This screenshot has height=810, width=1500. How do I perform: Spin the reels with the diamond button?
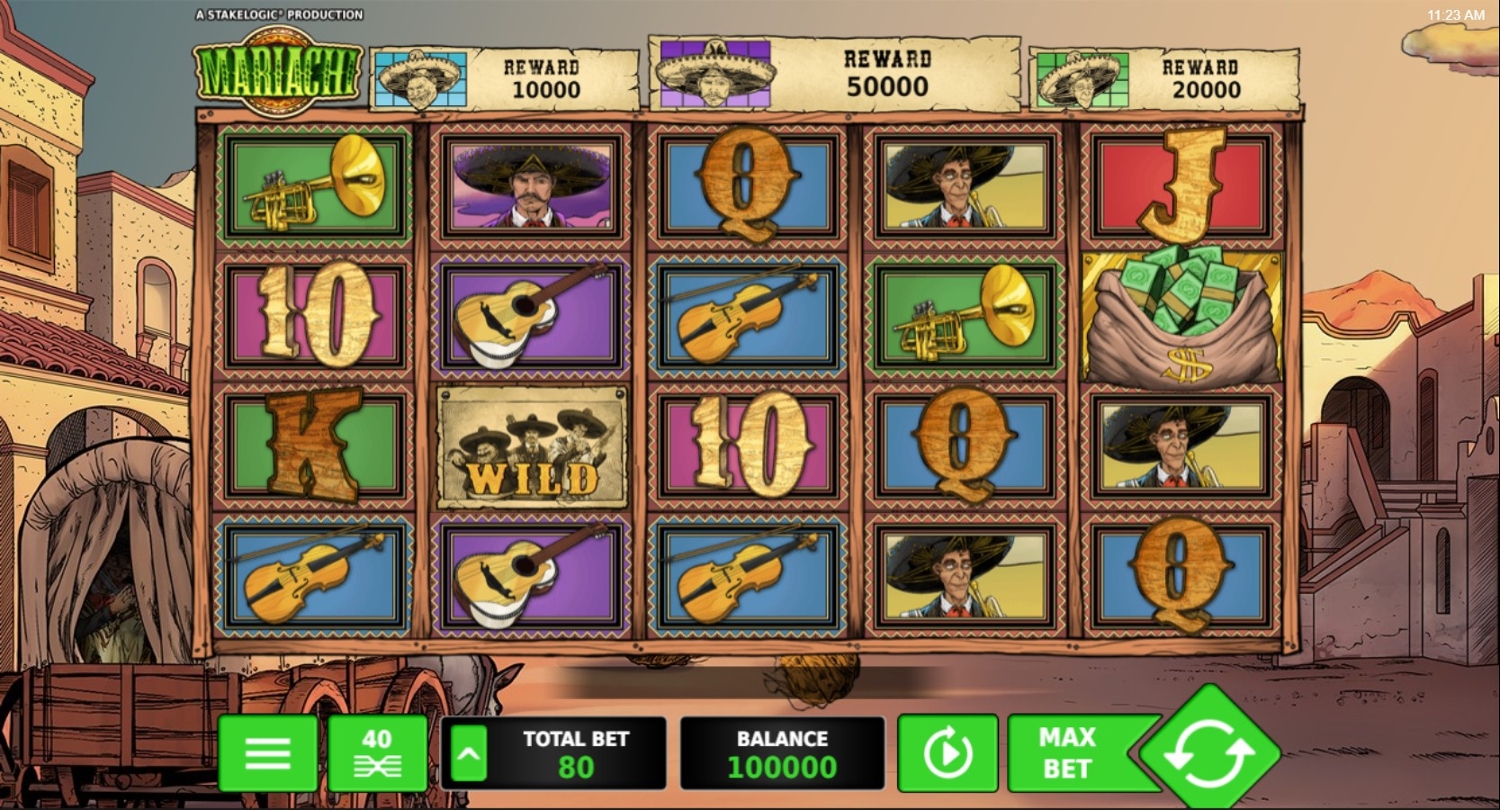(x=1210, y=753)
